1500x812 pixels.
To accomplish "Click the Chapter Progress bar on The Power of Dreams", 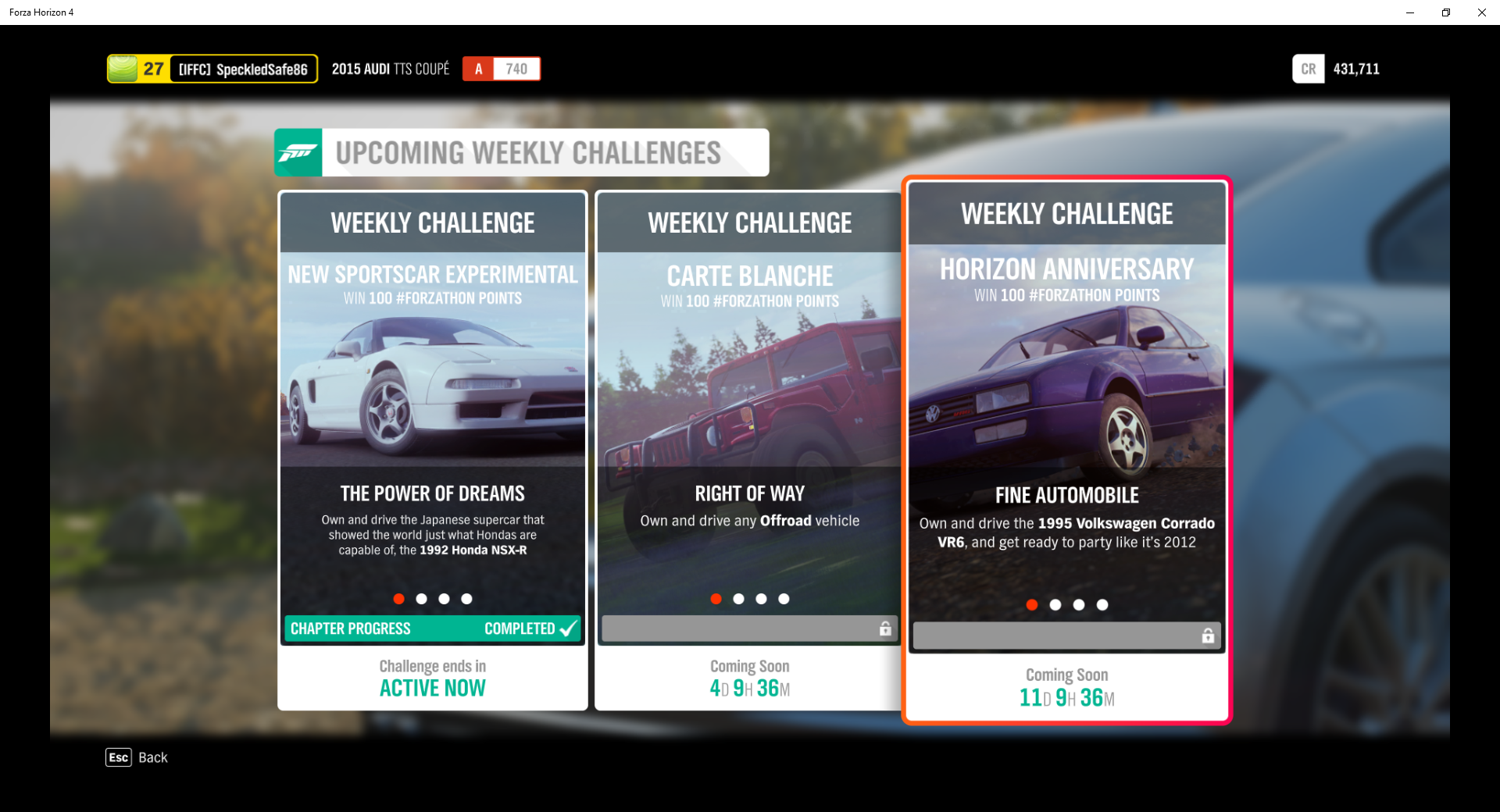I will point(432,629).
